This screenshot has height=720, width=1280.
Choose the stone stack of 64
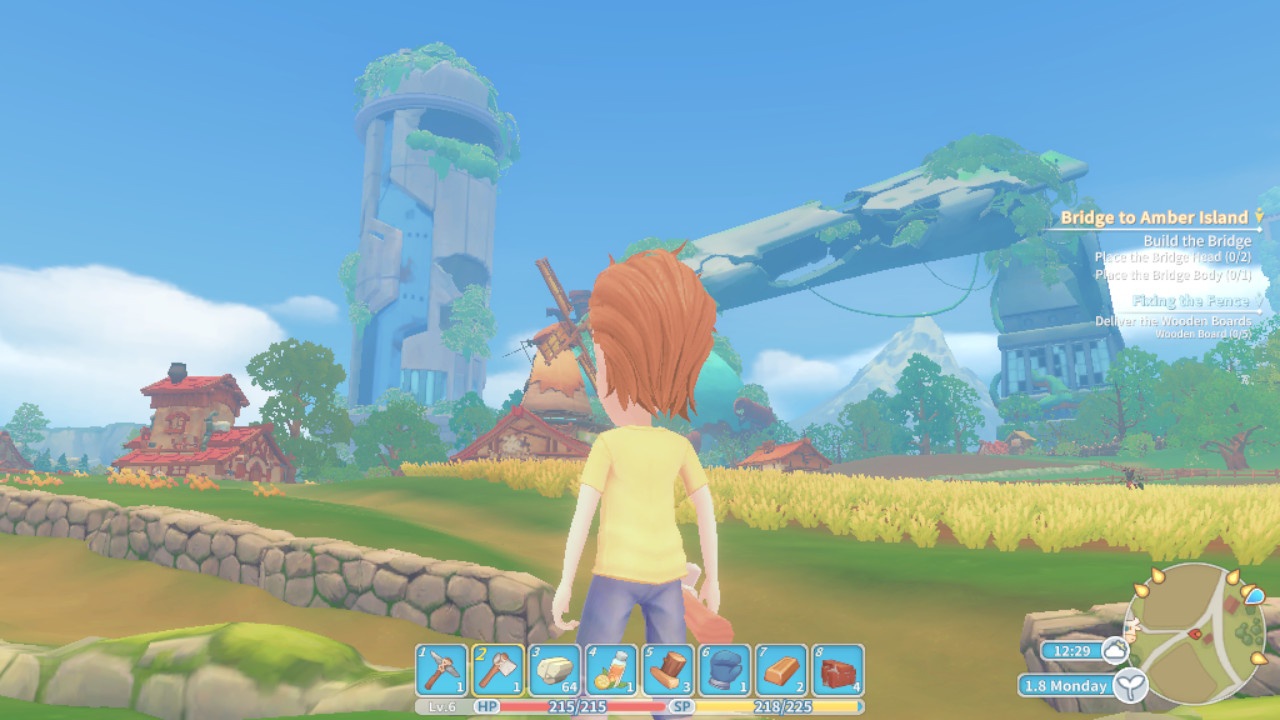click(555, 669)
